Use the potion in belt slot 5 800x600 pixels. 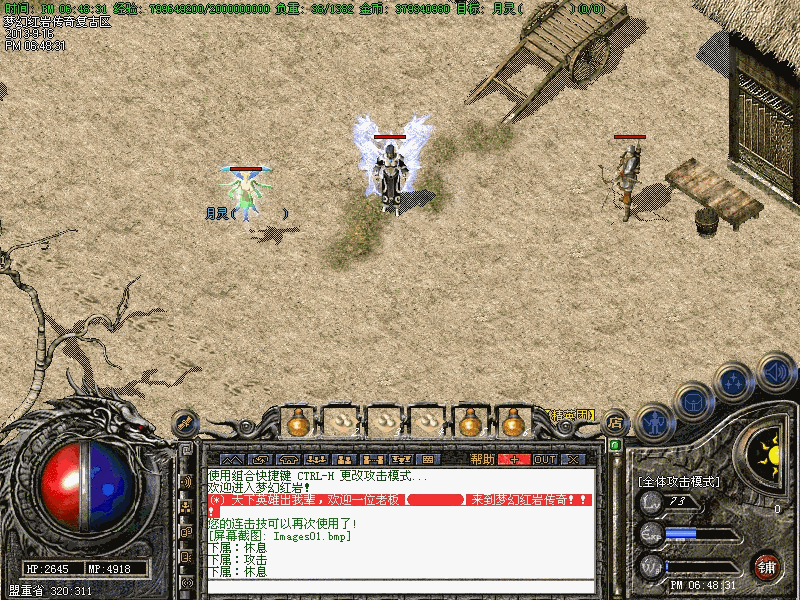click(470, 423)
